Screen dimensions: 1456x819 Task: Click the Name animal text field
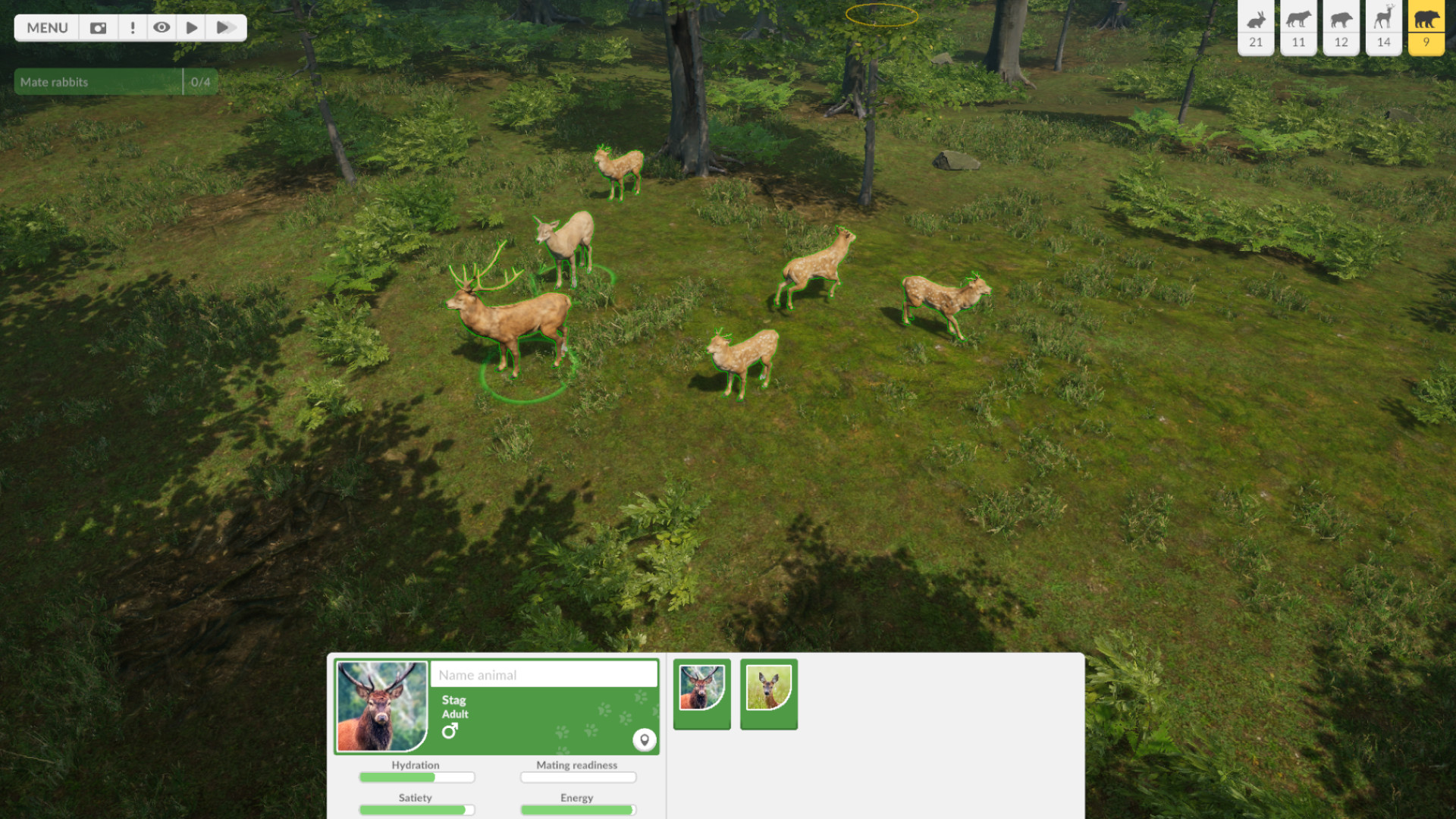point(544,674)
